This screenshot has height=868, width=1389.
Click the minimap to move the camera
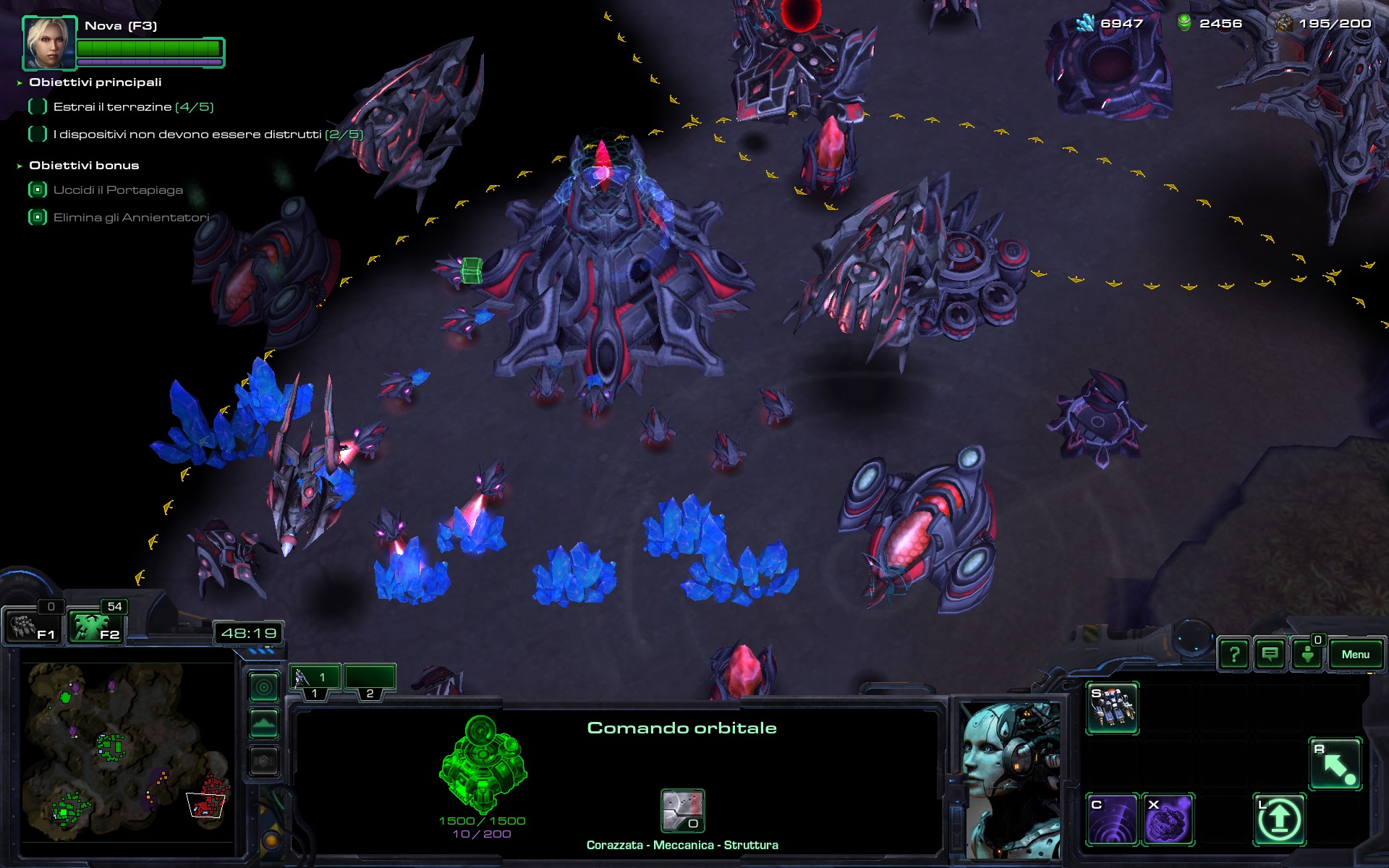pos(123,752)
